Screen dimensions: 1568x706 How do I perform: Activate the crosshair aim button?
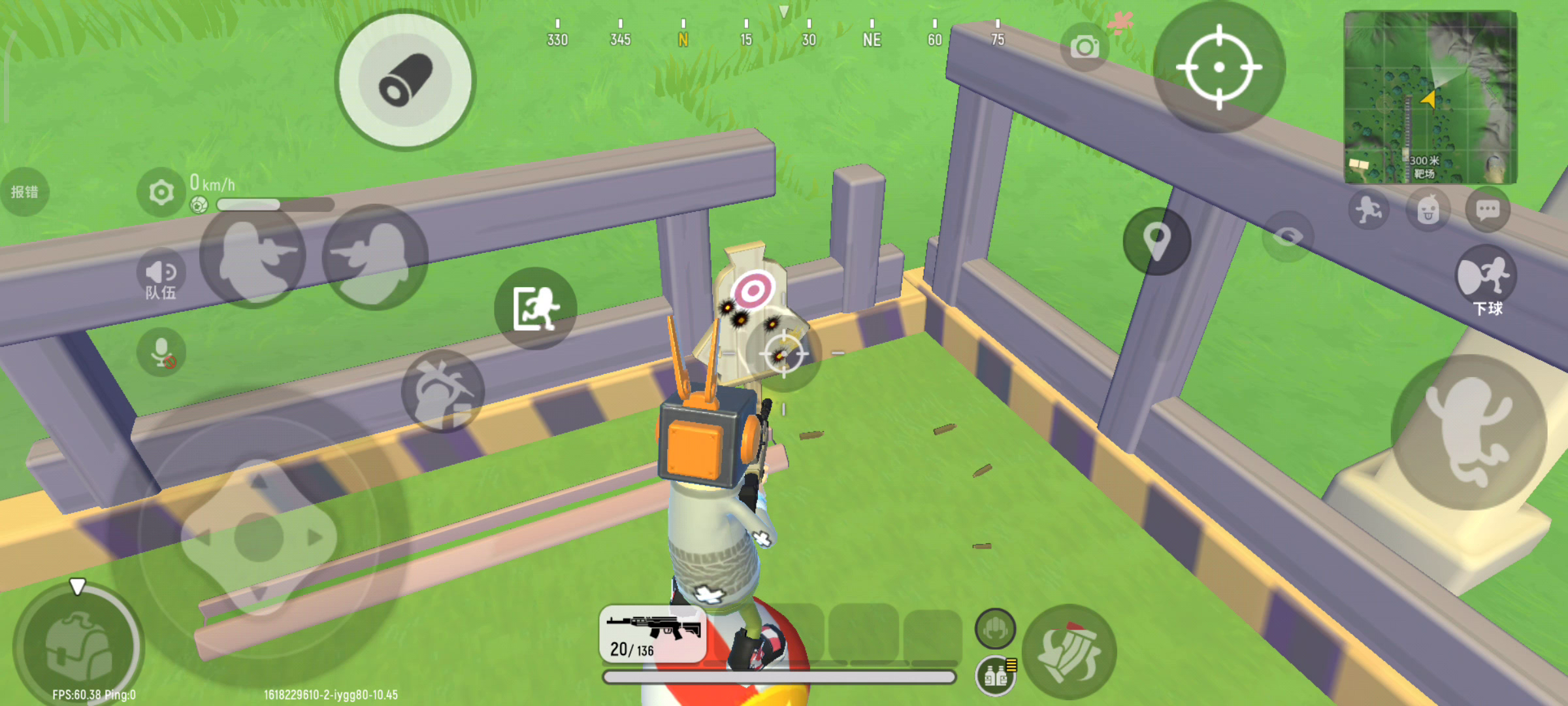pyautogui.click(x=1219, y=67)
